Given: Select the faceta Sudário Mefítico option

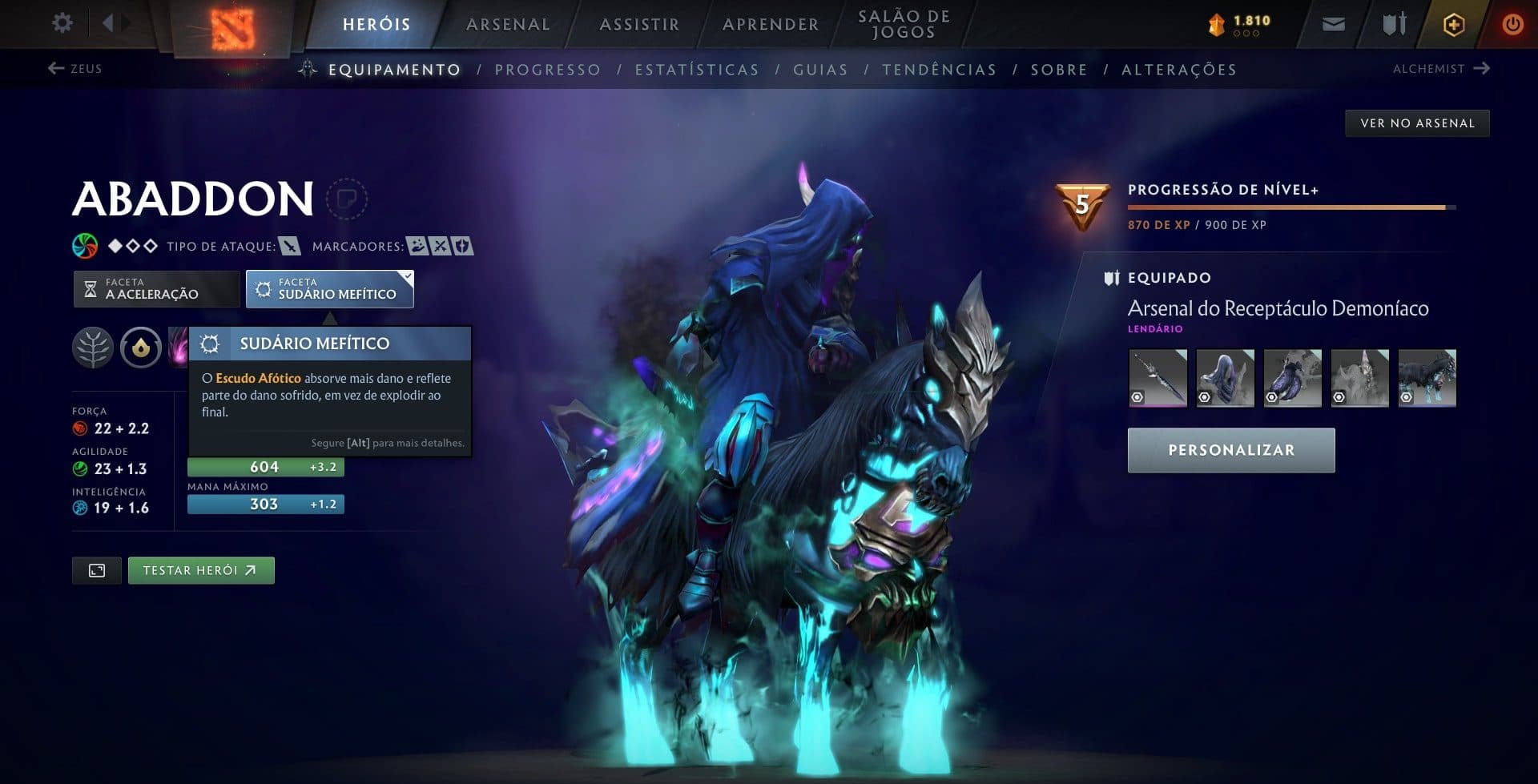Looking at the screenshot, I should (x=328, y=288).
